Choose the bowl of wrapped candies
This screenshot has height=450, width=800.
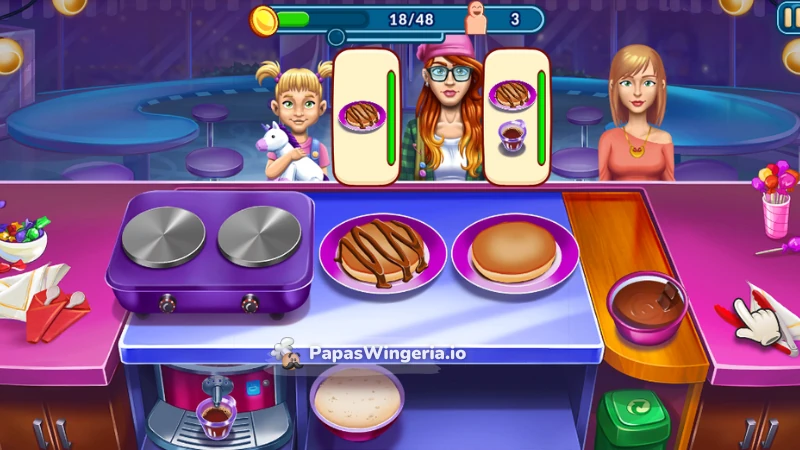pyautogui.click(x=20, y=240)
